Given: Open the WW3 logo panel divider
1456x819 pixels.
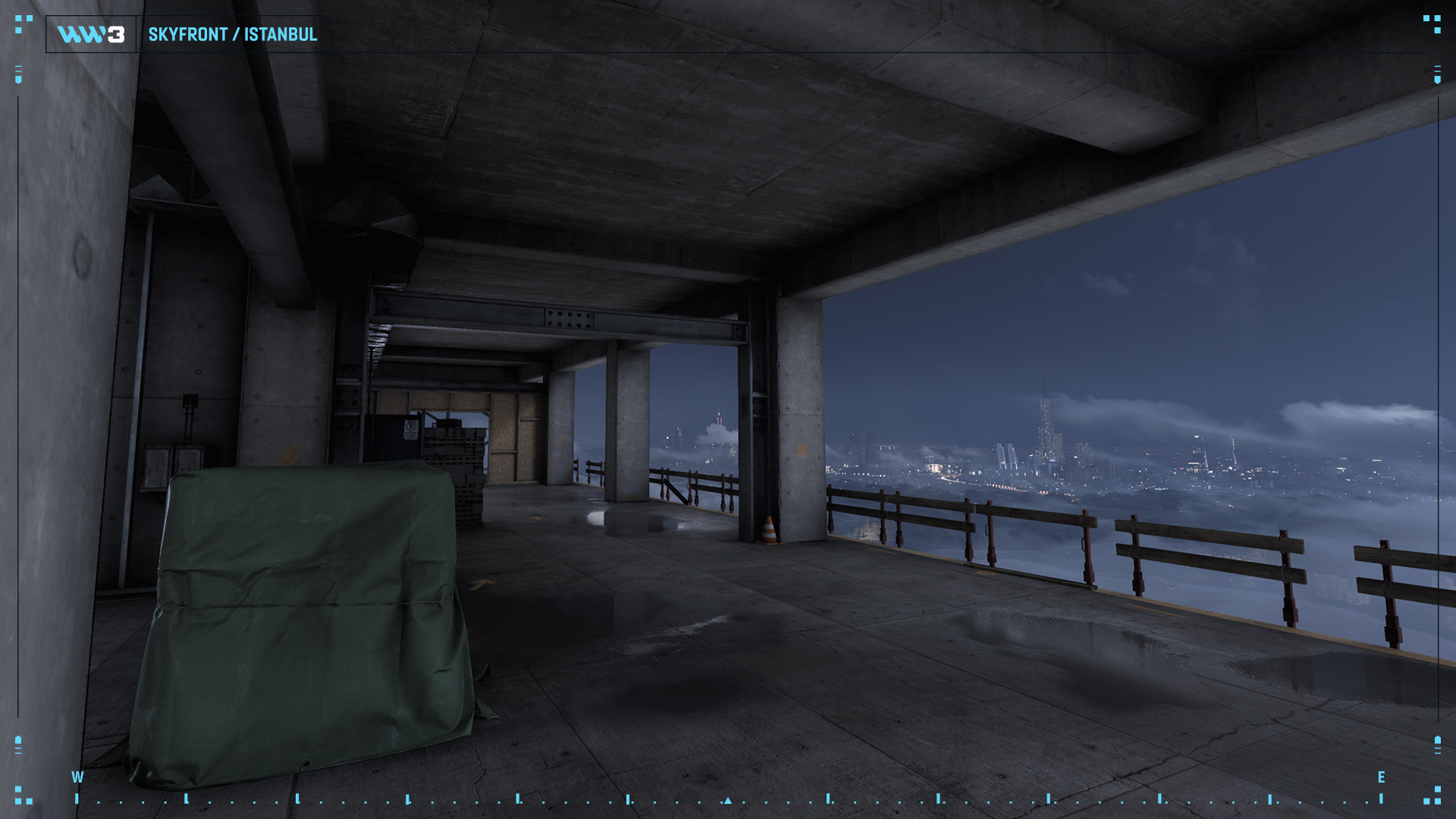Looking at the screenshot, I should tap(137, 34).
